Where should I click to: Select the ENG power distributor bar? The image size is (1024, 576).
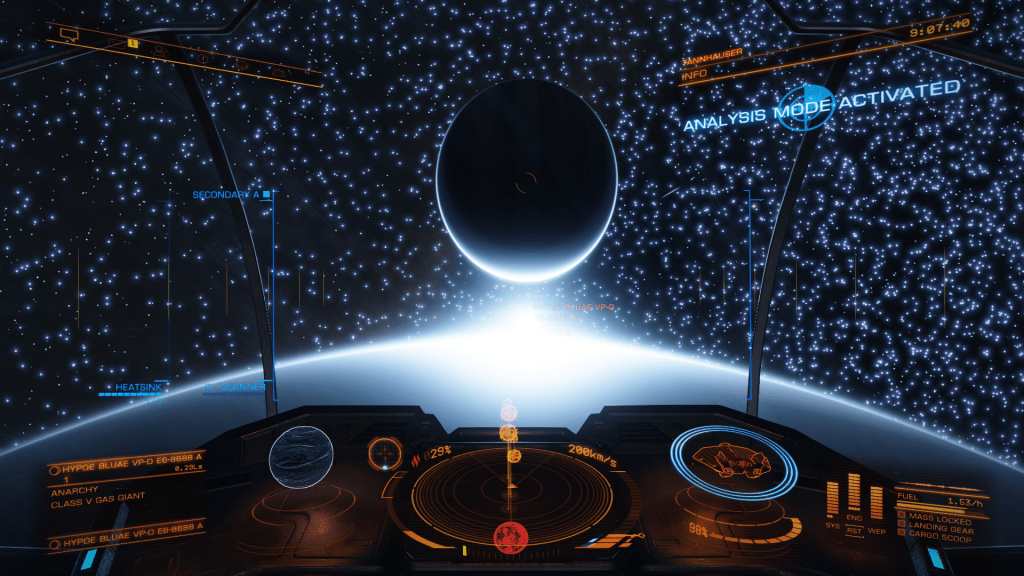click(x=854, y=492)
